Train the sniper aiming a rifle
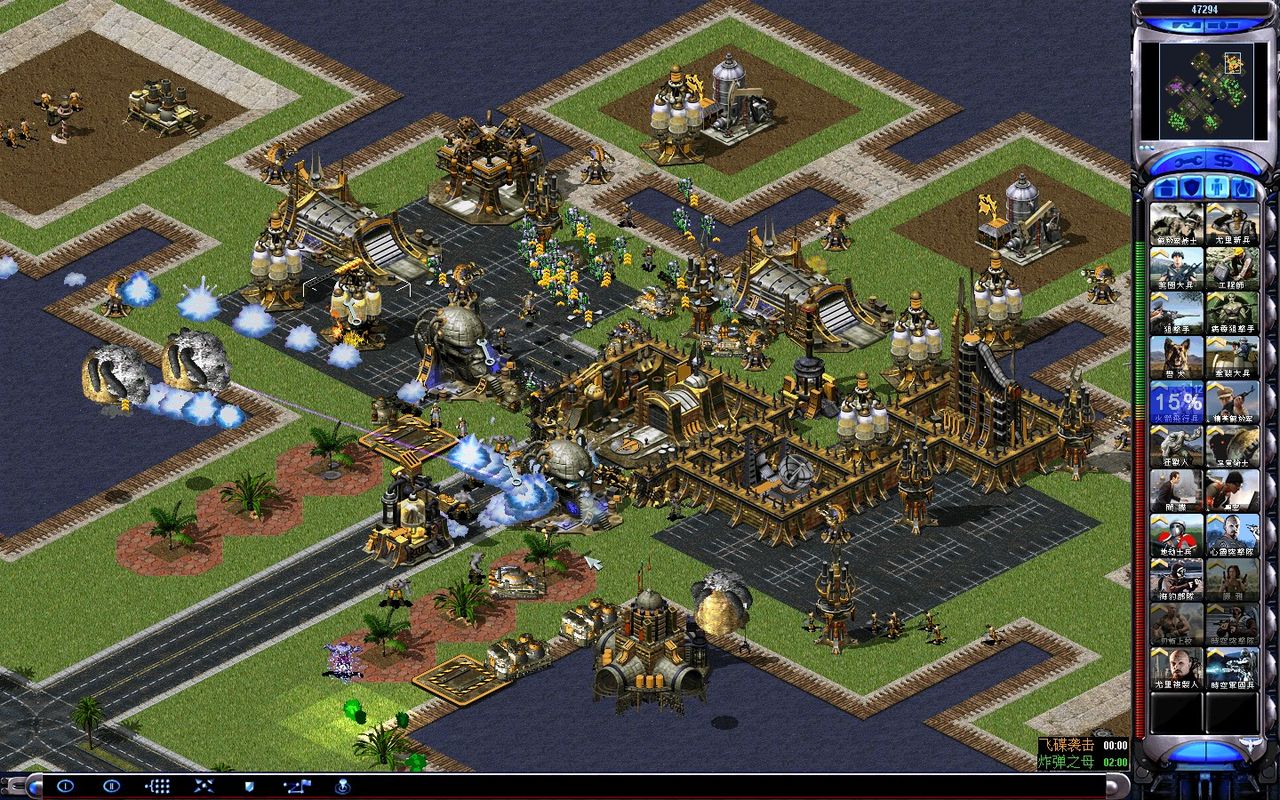The image size is (1280, 800). (1176, 312)
